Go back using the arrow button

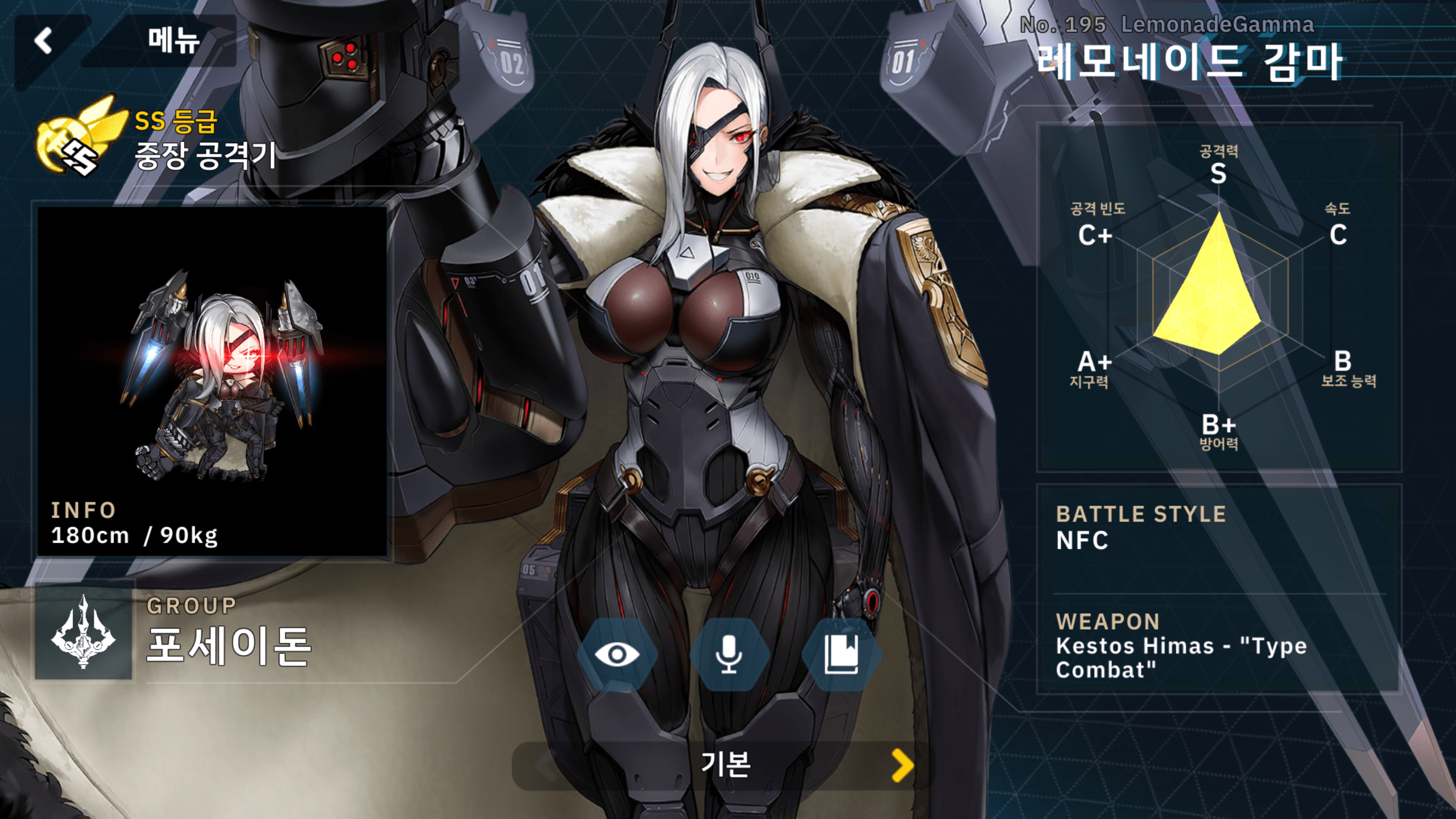pyautogui.click(x=44, y=41)
